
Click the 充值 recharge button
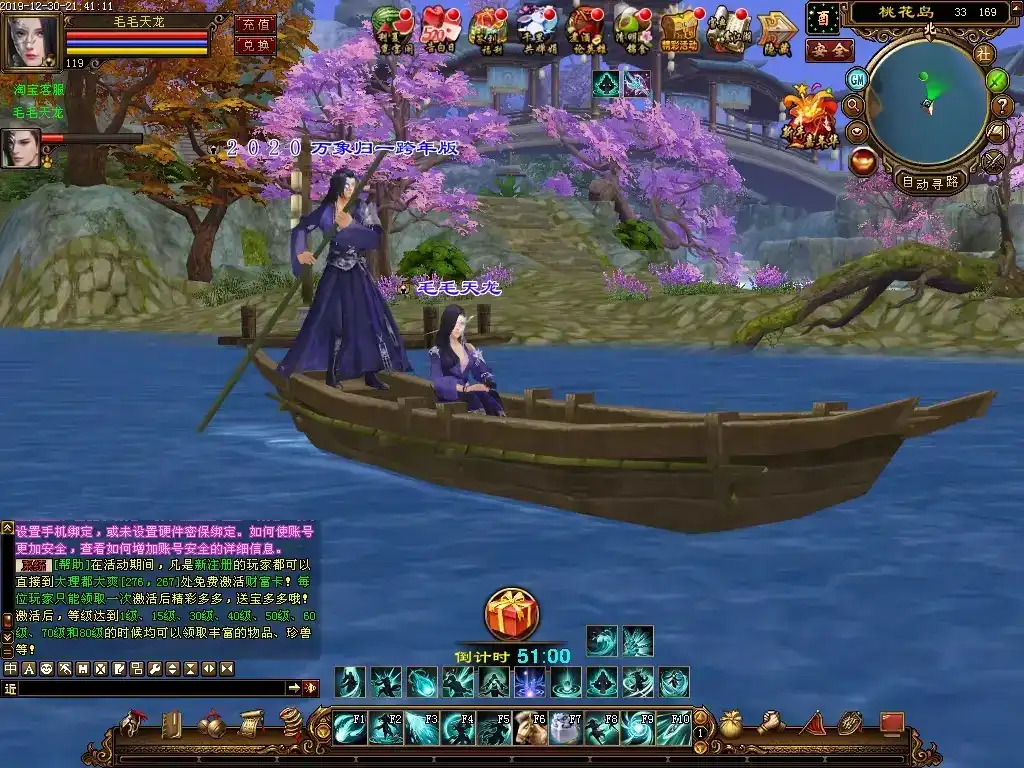coord(255,24)
